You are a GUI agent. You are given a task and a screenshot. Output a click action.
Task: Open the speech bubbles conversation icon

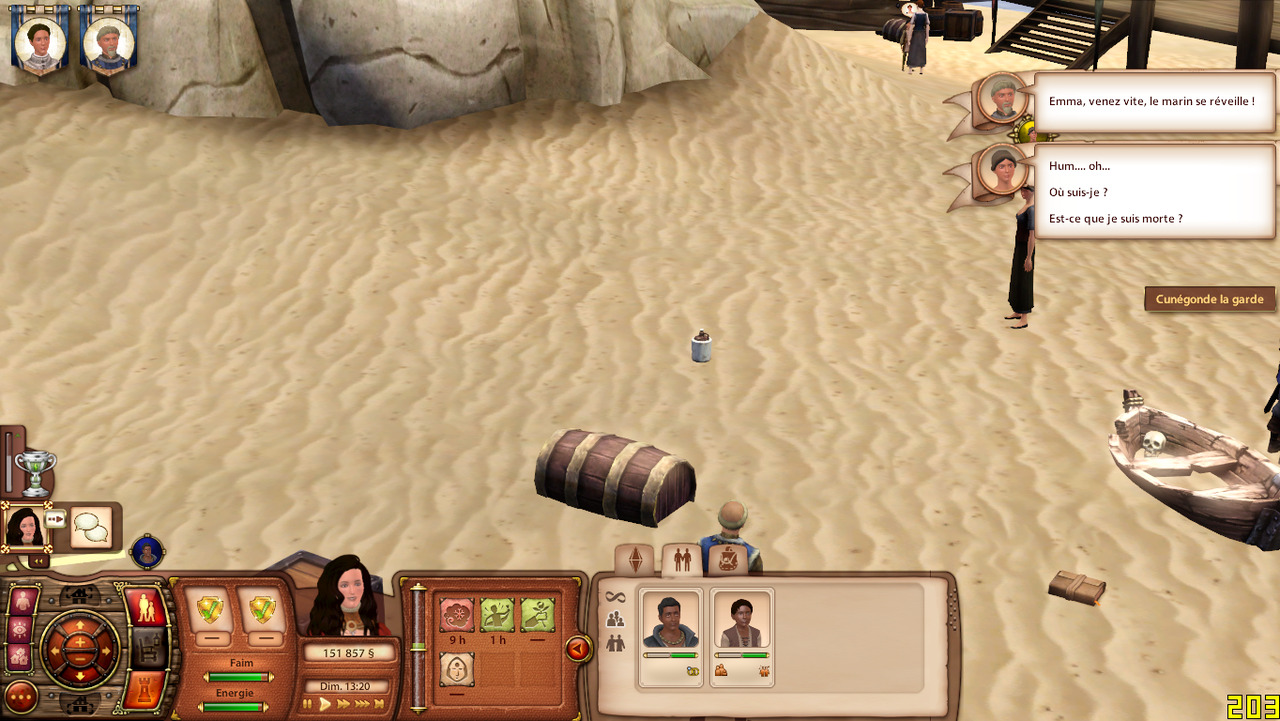click(x=91, y=527)
